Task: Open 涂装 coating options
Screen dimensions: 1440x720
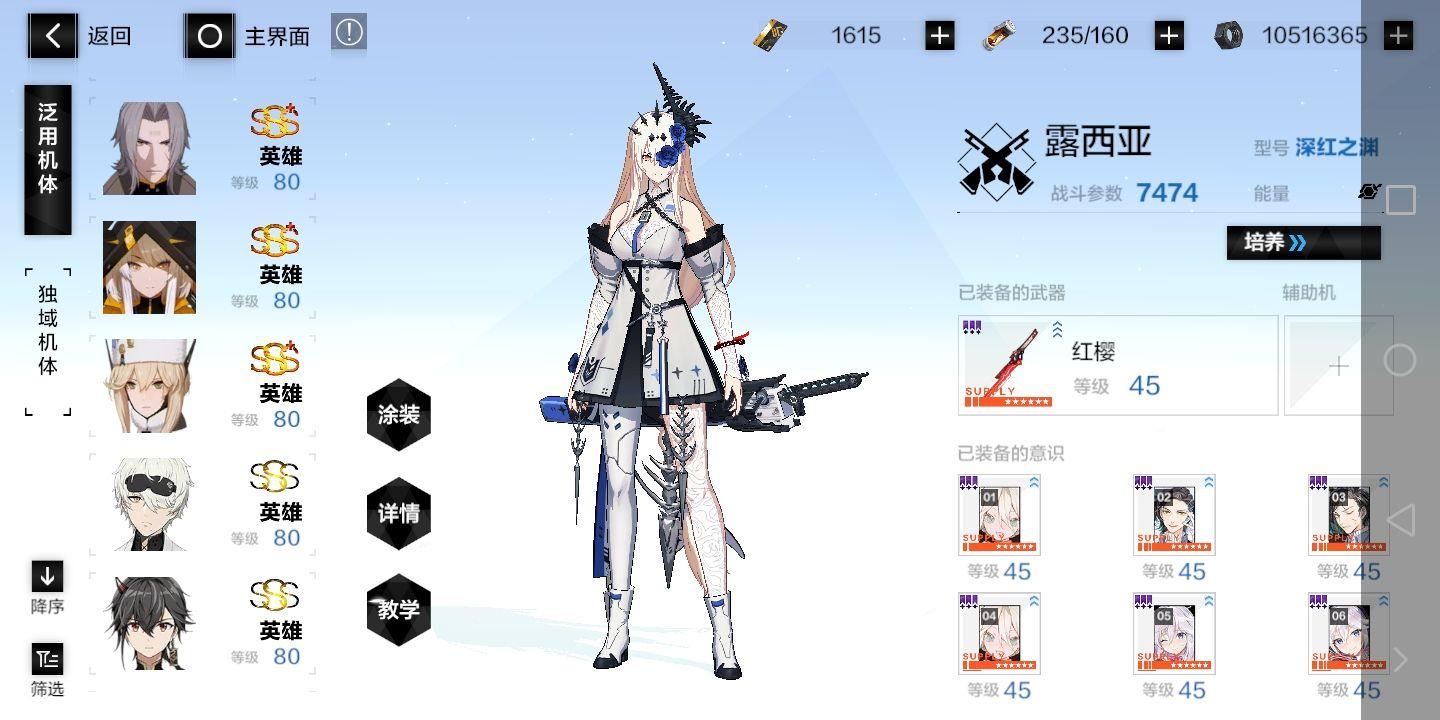Action: 398,415
